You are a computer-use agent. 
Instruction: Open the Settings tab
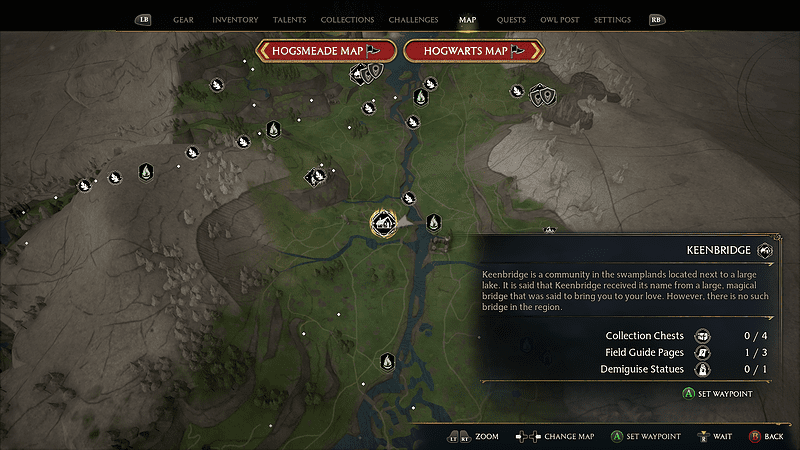tap(612, 19)
